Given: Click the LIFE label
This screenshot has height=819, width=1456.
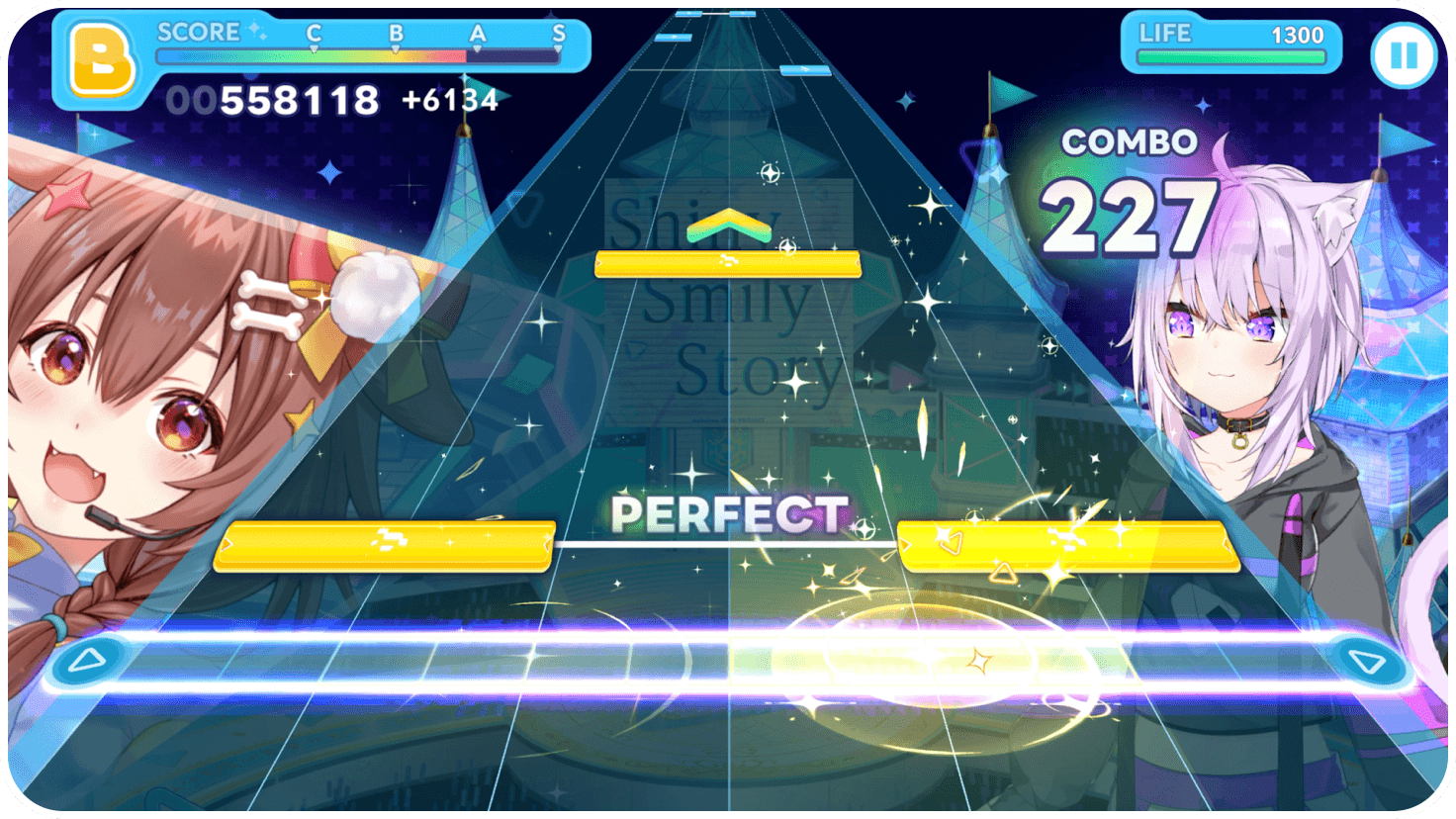Looking at the screenshot, I should coord(1167,33).
